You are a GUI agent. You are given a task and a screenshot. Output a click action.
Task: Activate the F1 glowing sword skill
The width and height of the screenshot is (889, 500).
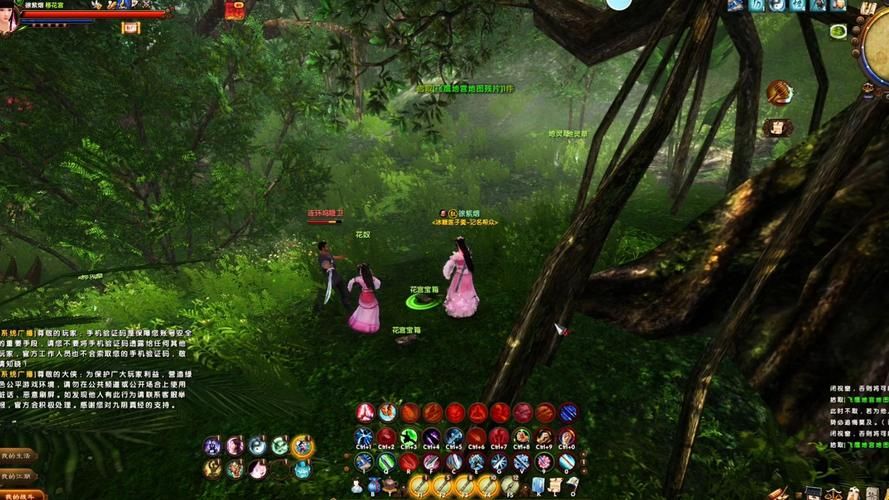(419, 486)
